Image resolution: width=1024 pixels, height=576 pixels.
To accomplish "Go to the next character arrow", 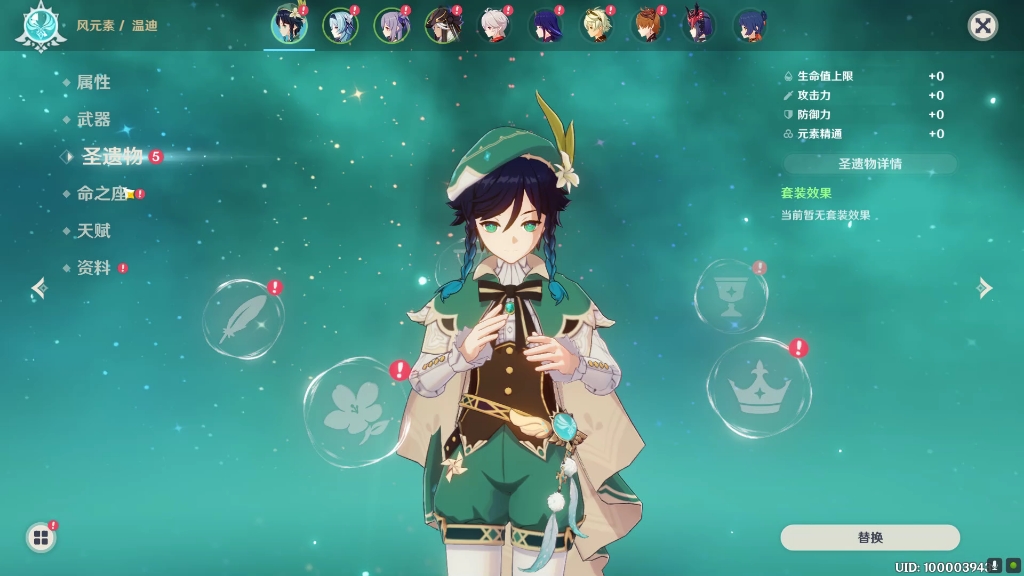I will click(x=985, y=288).
